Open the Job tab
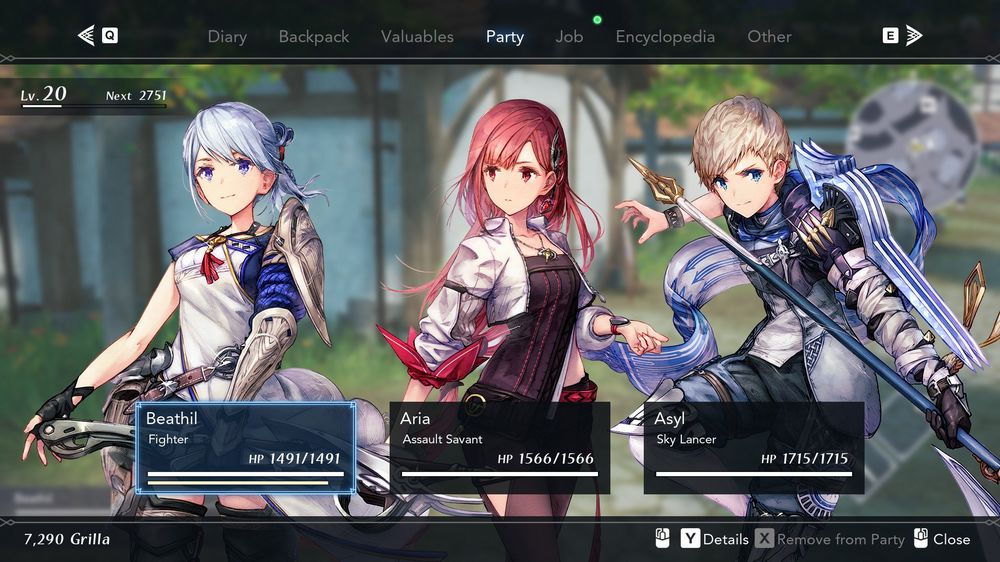Screen dimensions: 1000x562 coord(569,37)
